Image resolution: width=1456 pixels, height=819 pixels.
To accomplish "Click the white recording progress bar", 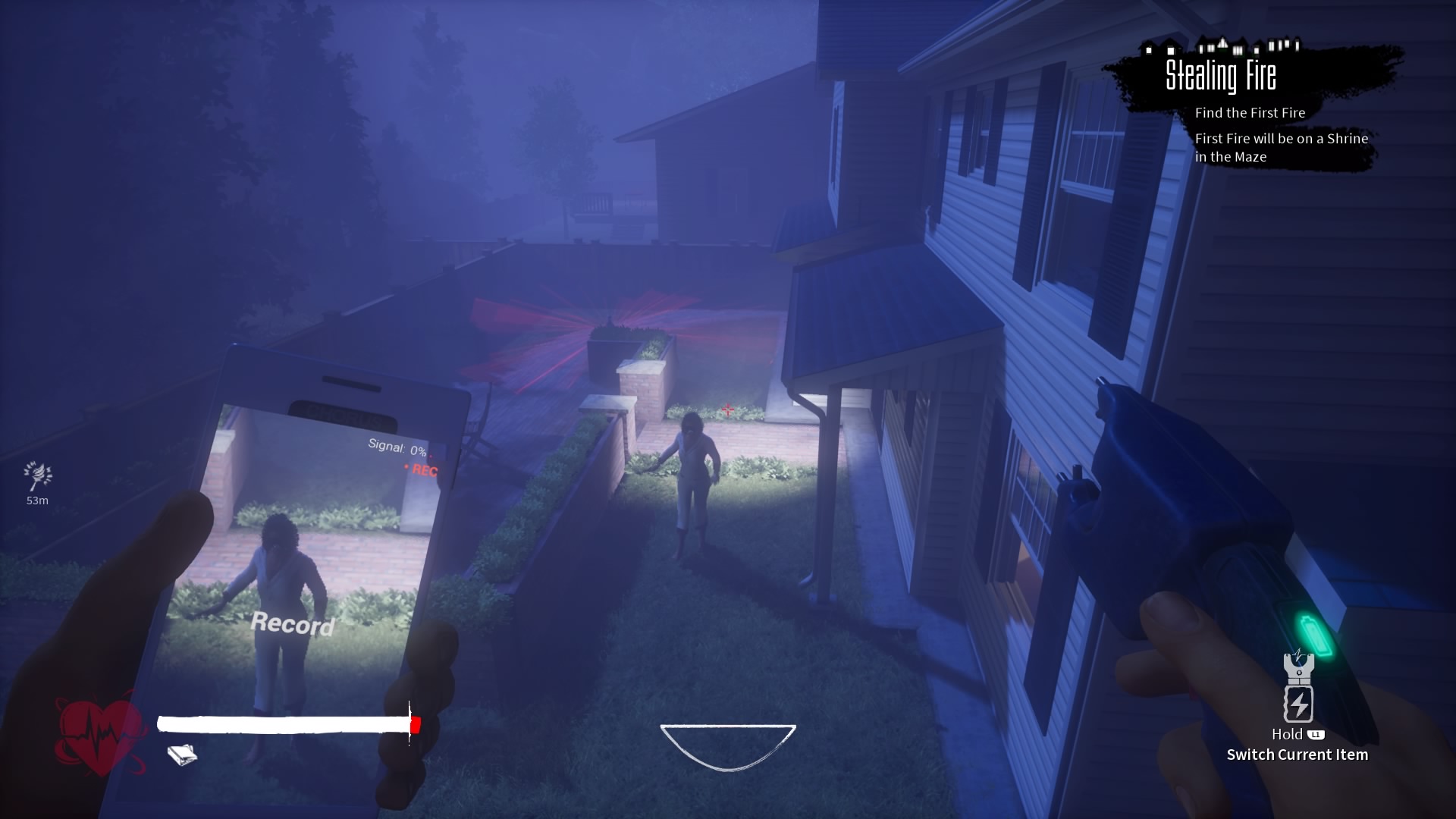I will [x=284, y=724].
